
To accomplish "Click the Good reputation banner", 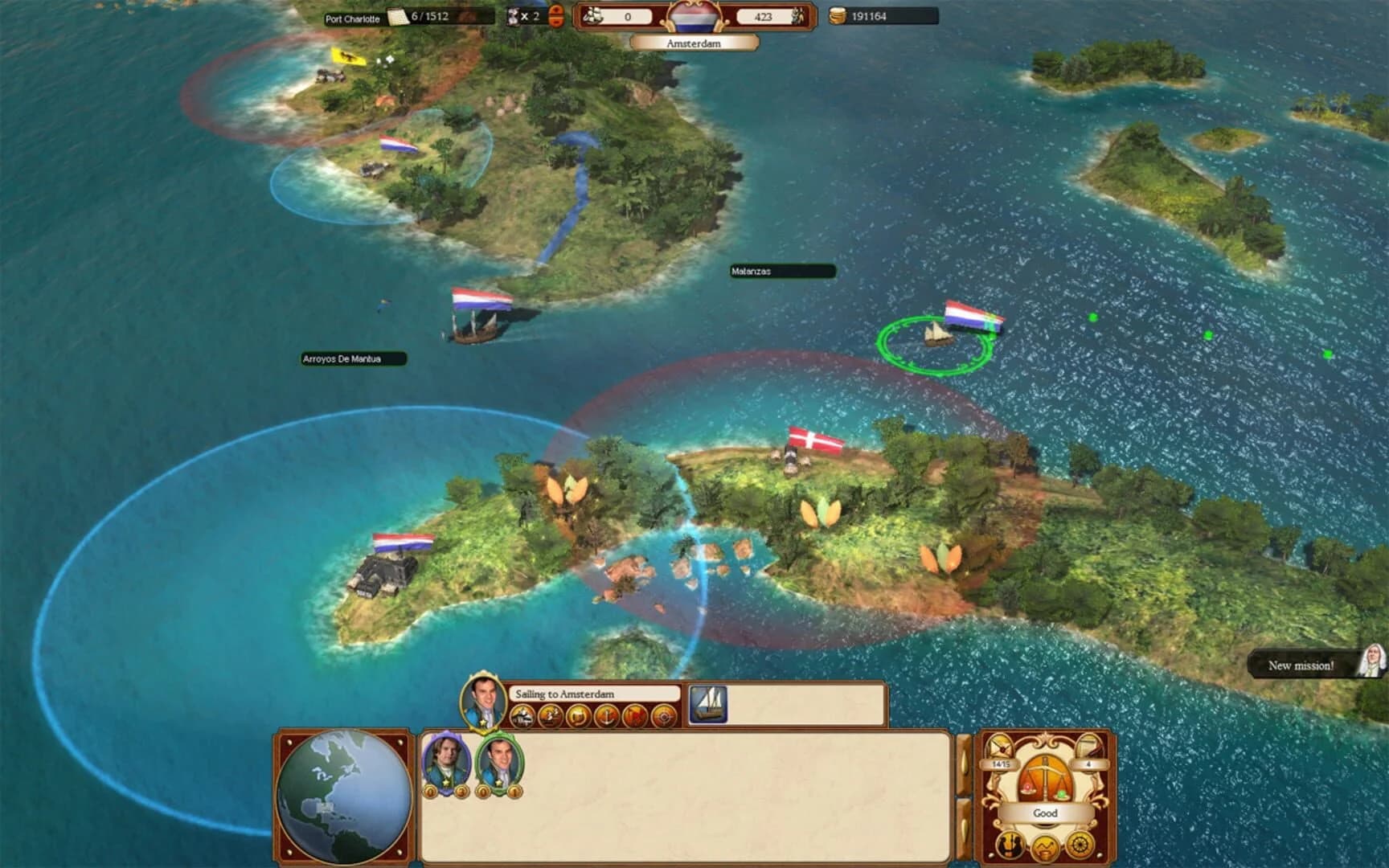I will click(1046, 813).
